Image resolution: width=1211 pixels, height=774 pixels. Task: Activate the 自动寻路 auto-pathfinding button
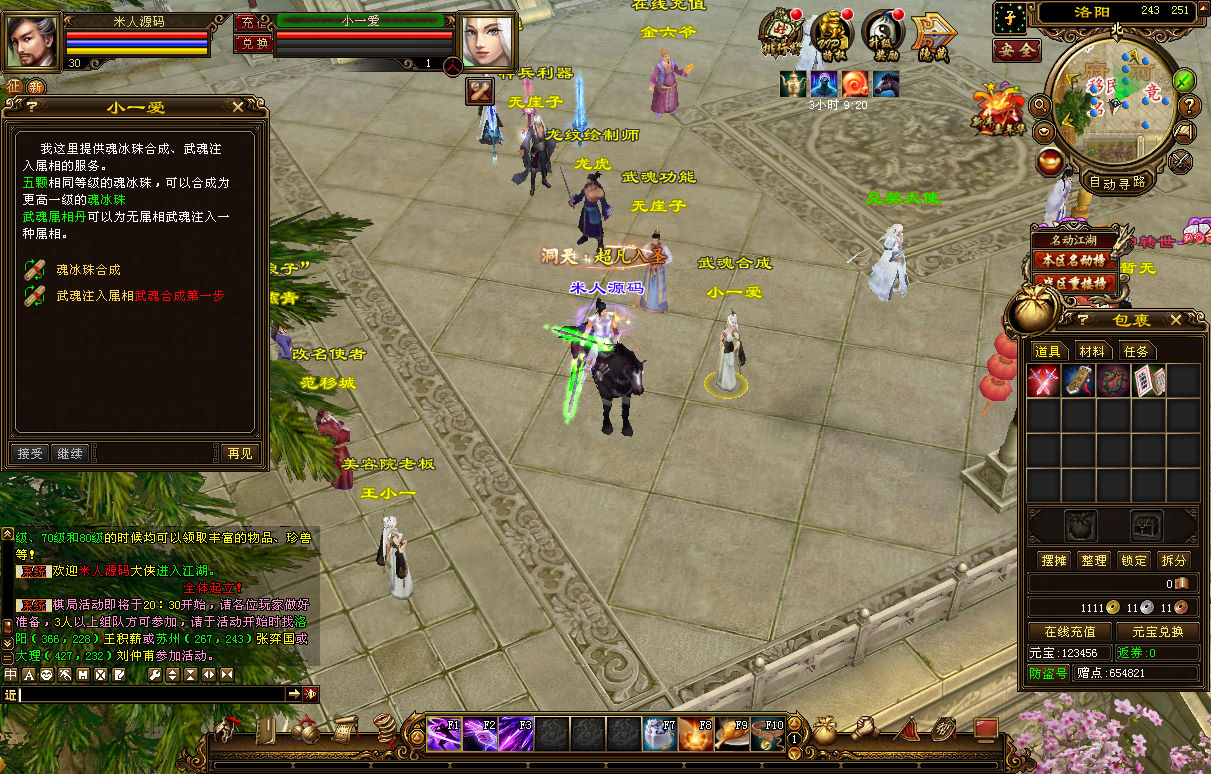coord(1117,182)
